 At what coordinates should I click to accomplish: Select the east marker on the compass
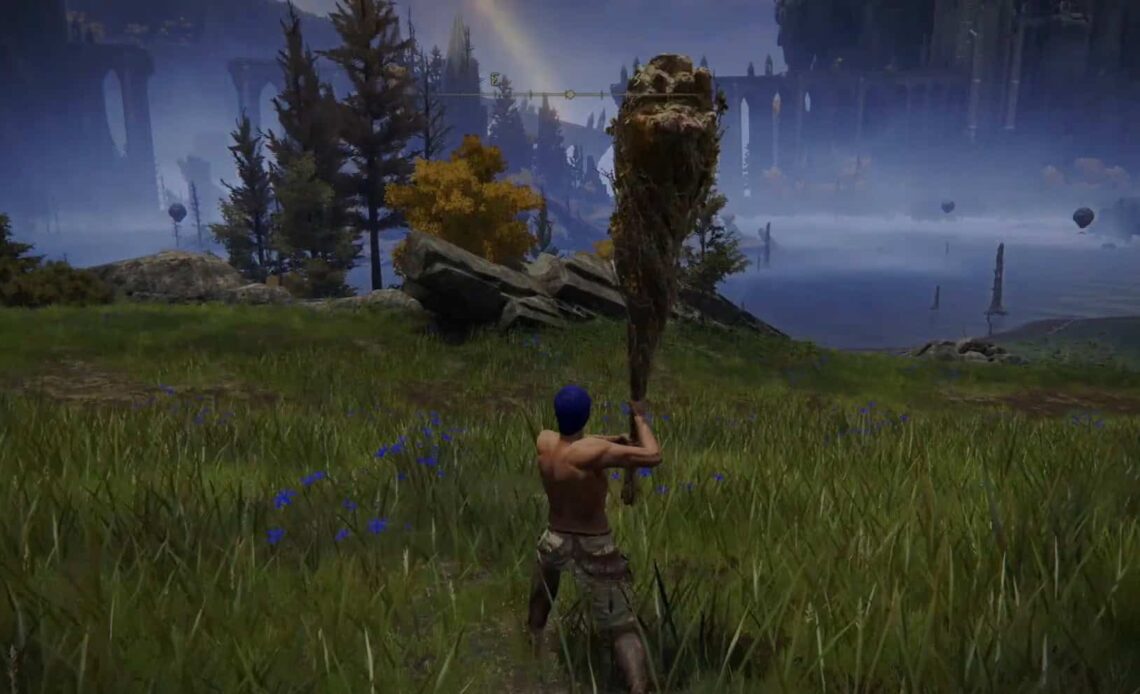[494, 79]
